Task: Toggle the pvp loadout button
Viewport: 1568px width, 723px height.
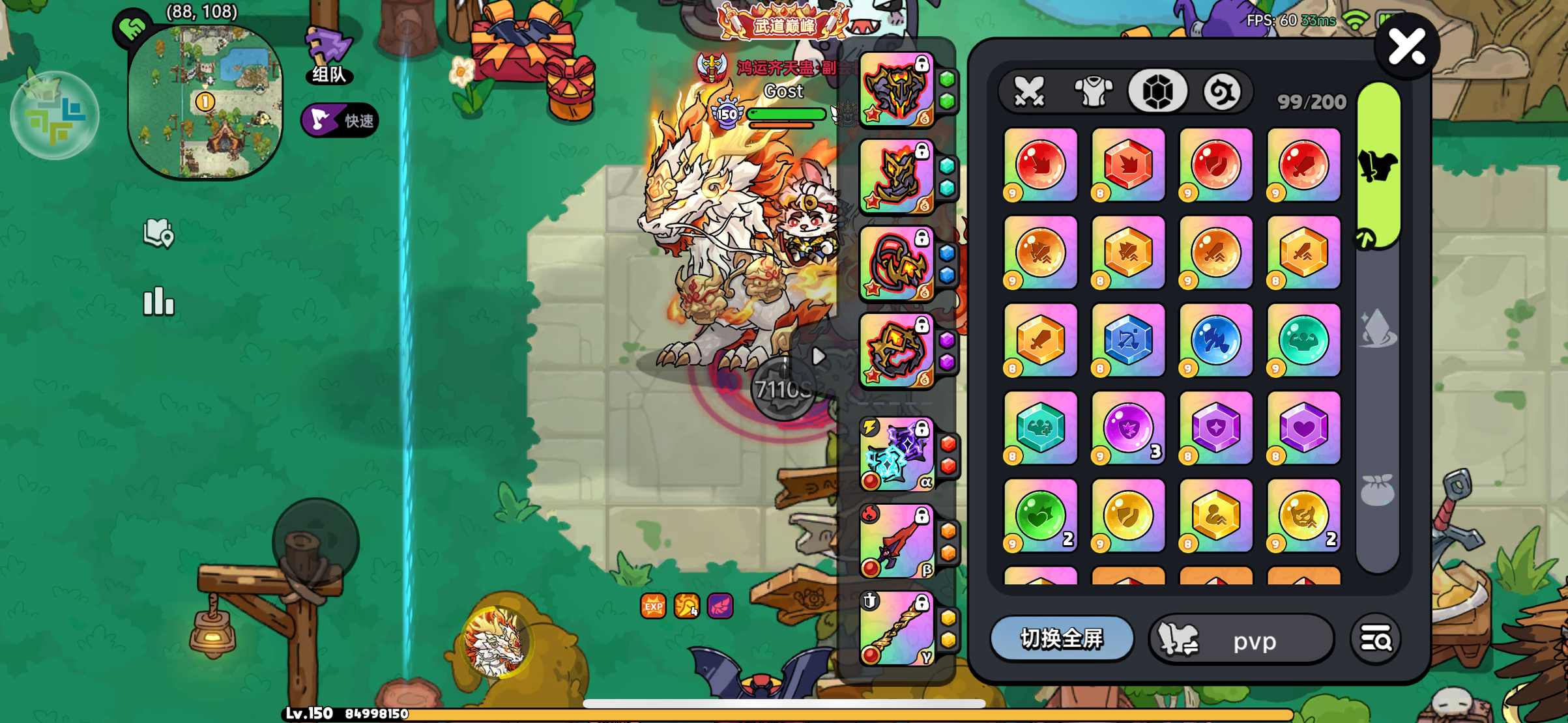Action: [1241, 640]
